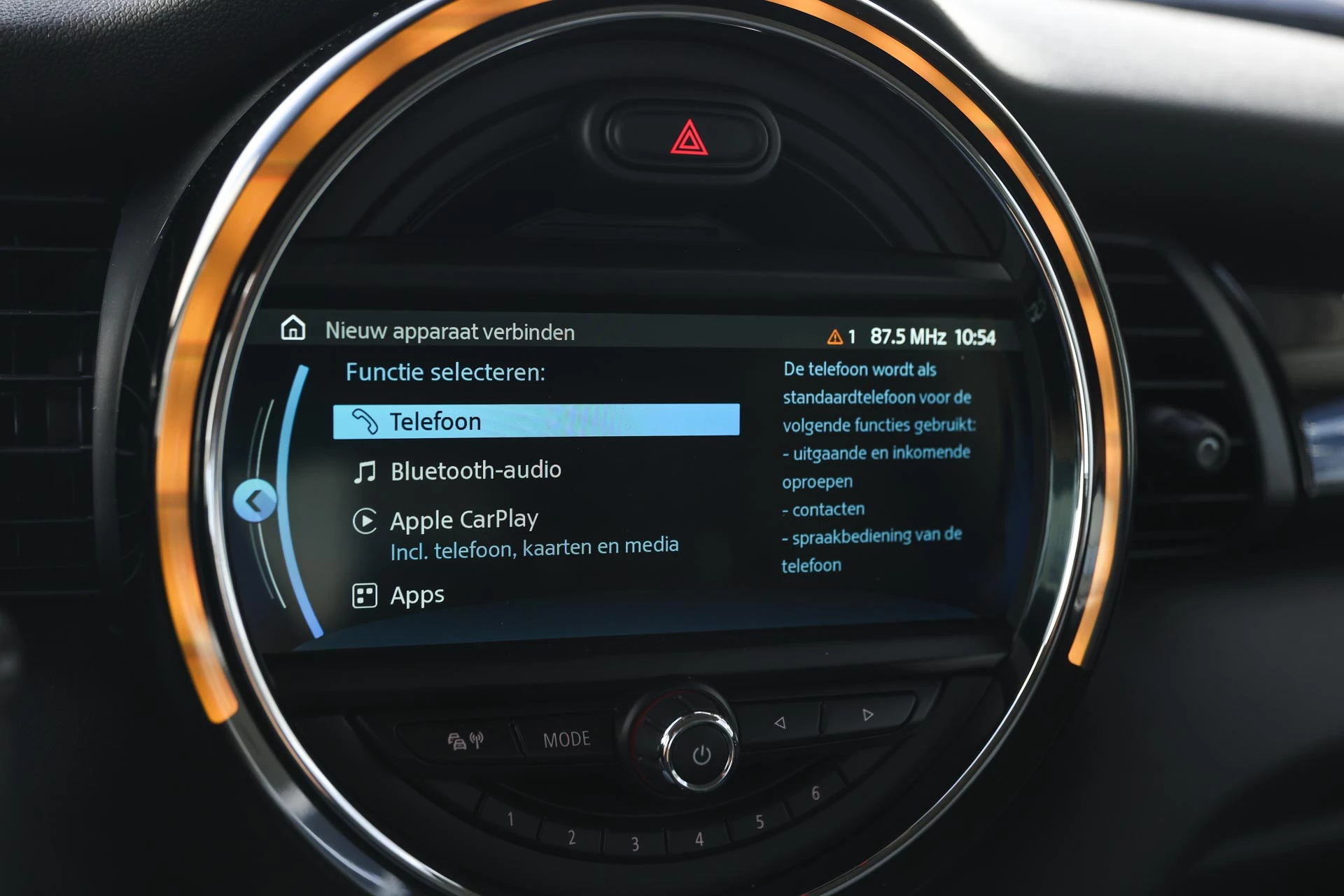Open the Apps function entry
Viewport: 1344px width, 896px height.
click(417, 596)
